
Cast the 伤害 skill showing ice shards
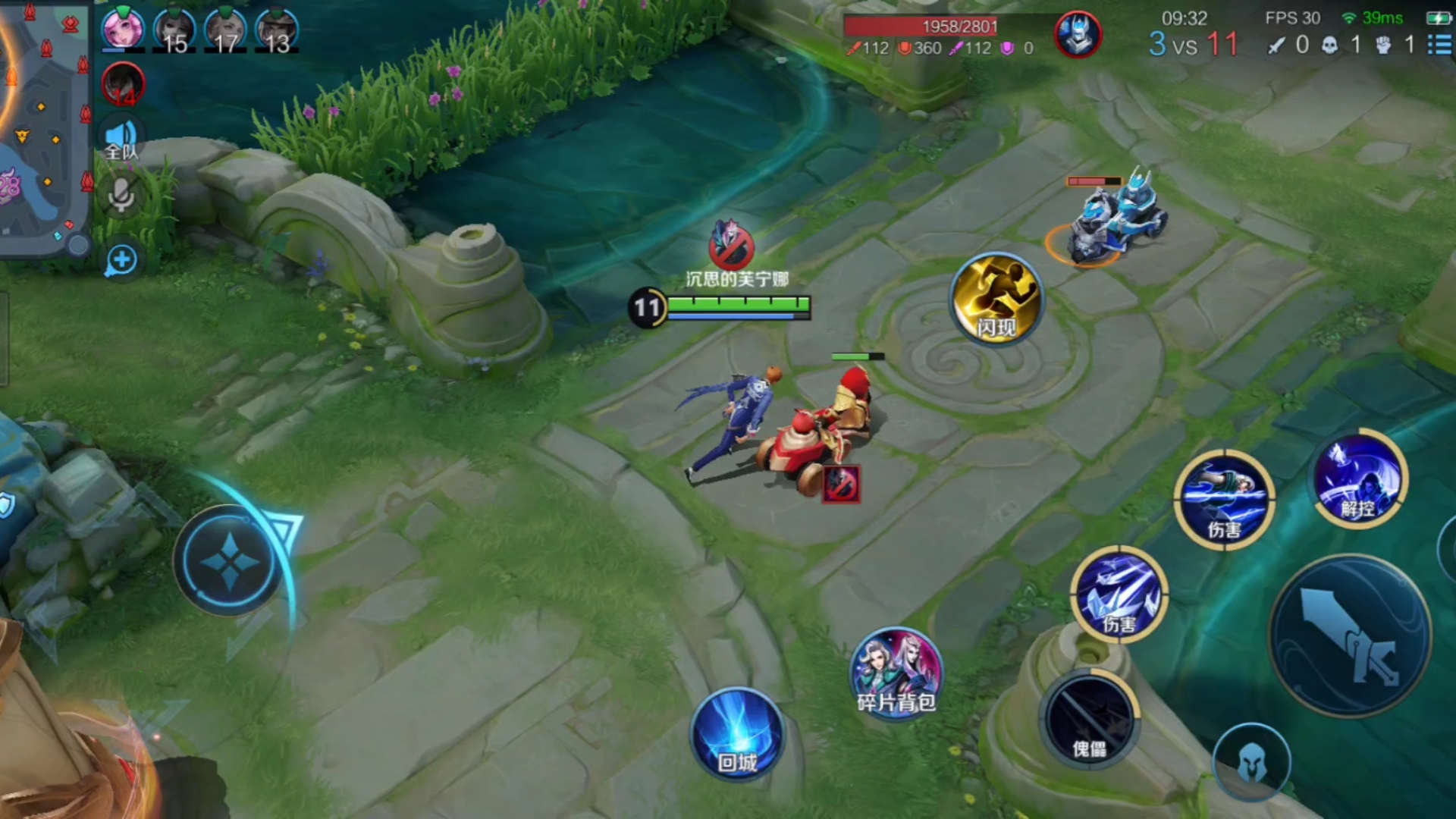pyautogui.click(x=1119, y=595)
